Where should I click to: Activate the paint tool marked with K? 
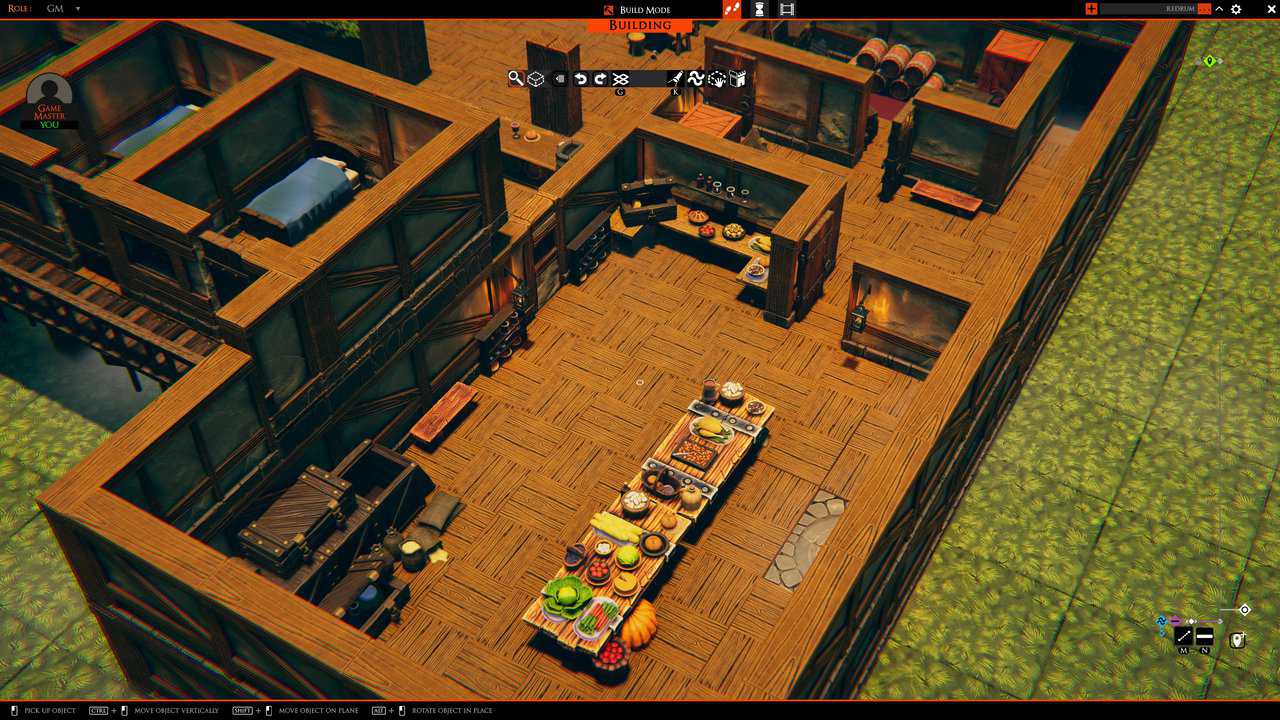coord(673,78)
